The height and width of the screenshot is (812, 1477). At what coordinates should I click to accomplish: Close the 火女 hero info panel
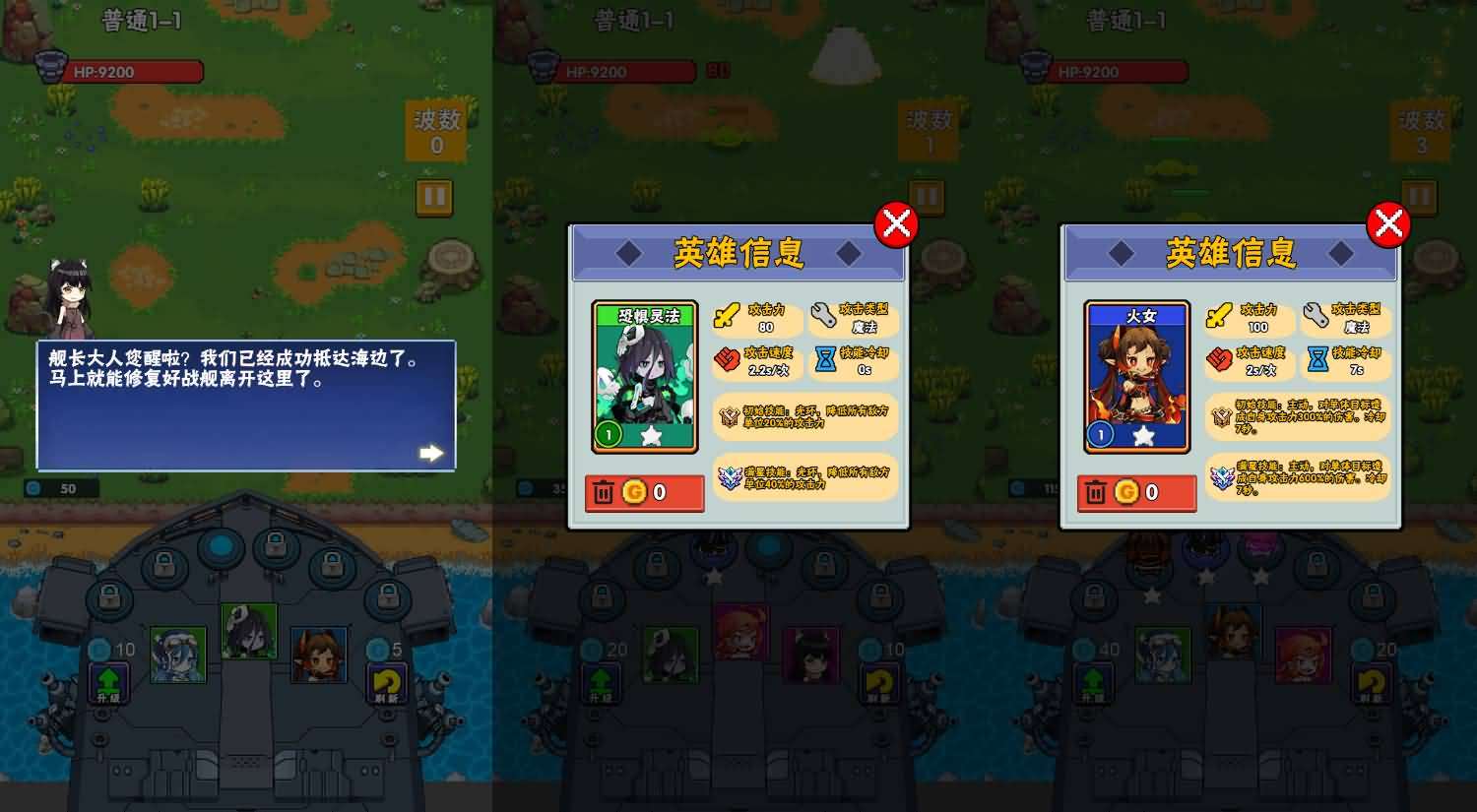click(x=1388, y=224)
